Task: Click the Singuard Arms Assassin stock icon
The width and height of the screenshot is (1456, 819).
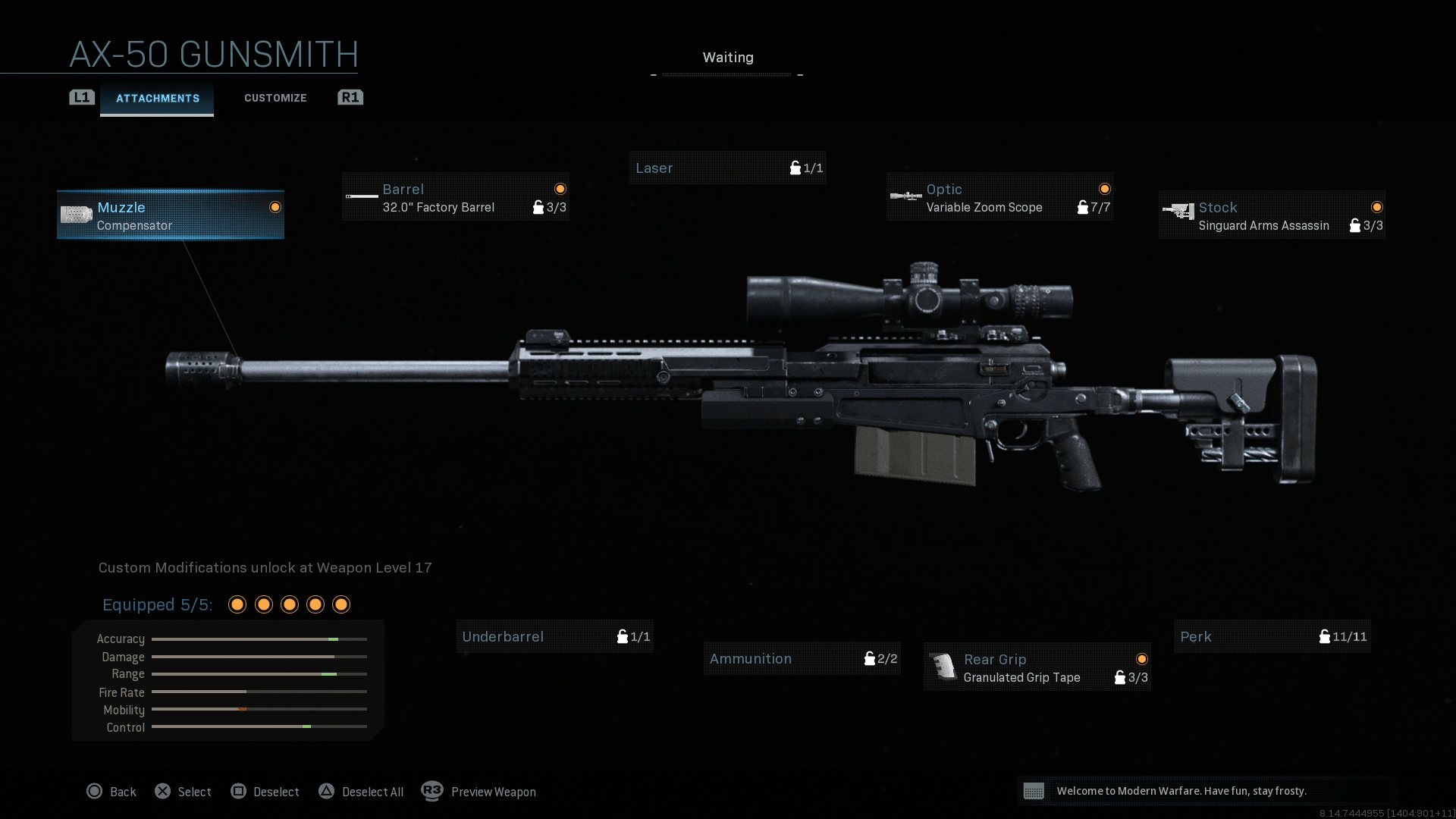Action: (1178, 213)
